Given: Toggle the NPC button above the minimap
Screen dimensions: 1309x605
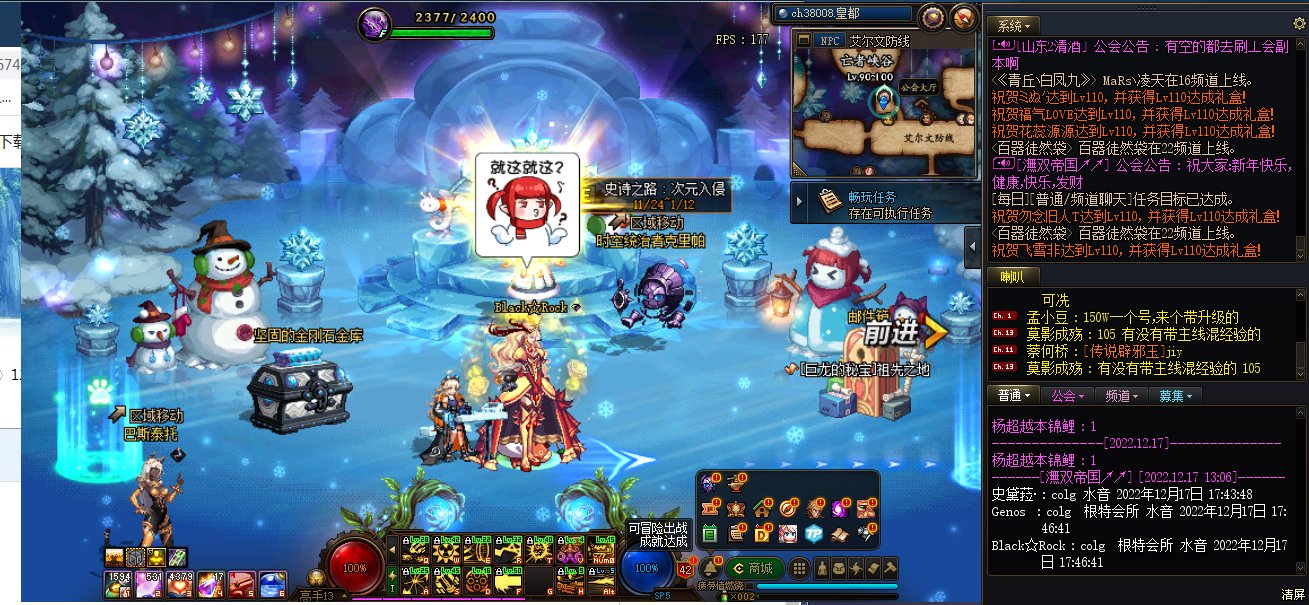Looking at the screenshot, I should click(x=829, y=41).
